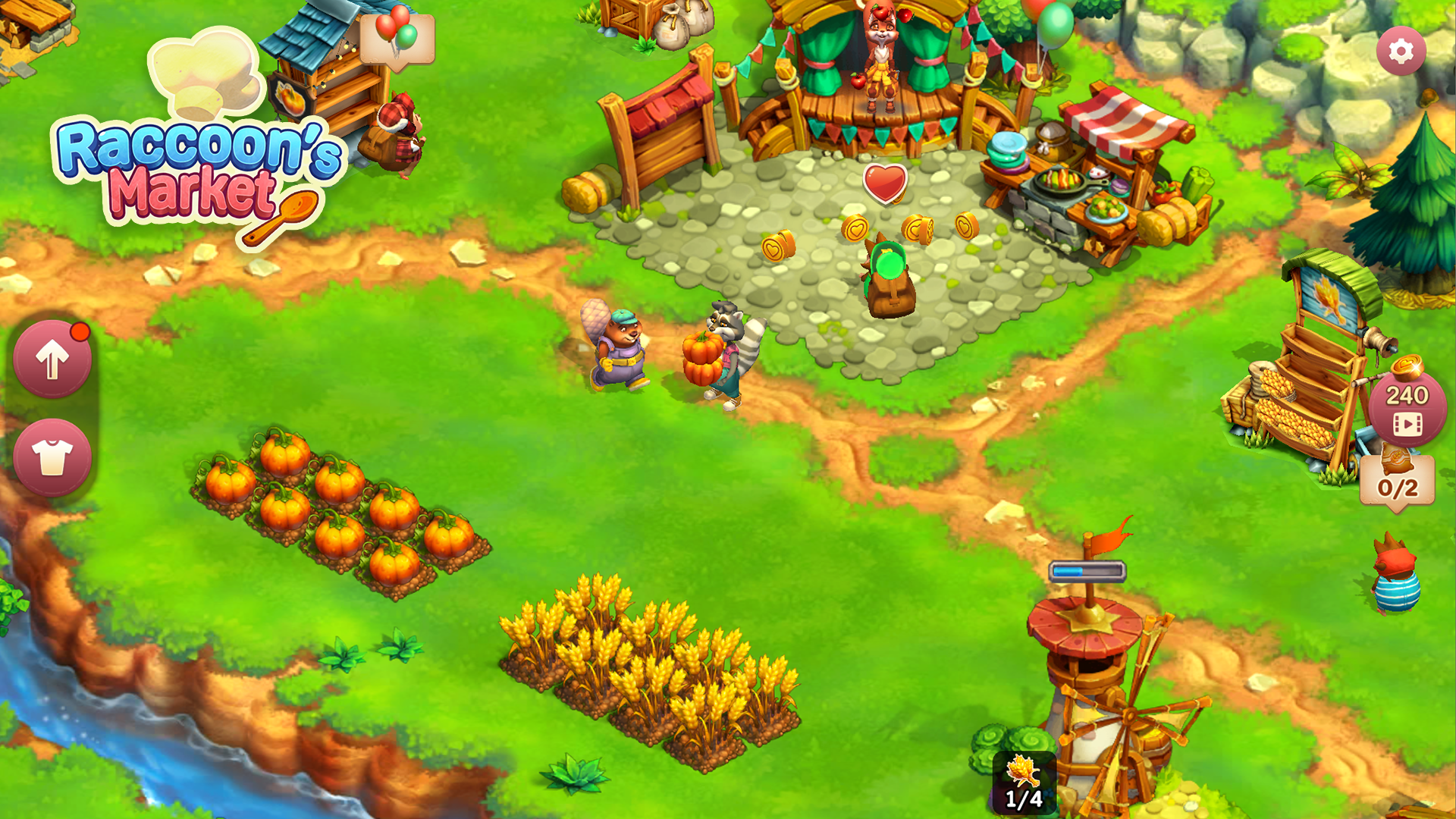Tap the heart above the market stage
This screenshot has width=1456, height=819.
pos(886,184)
